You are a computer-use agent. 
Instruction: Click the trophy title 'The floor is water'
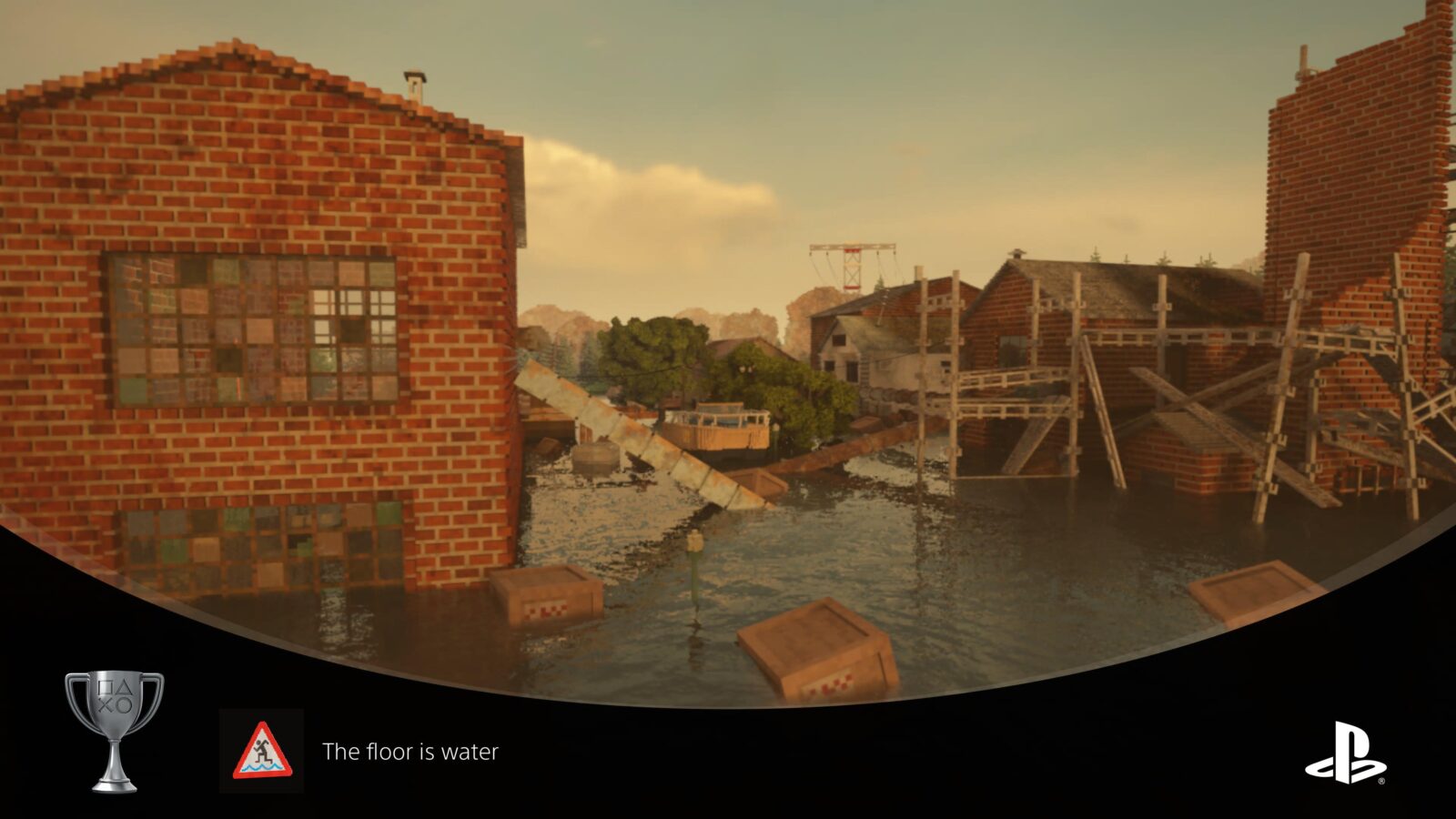point(409,752)
